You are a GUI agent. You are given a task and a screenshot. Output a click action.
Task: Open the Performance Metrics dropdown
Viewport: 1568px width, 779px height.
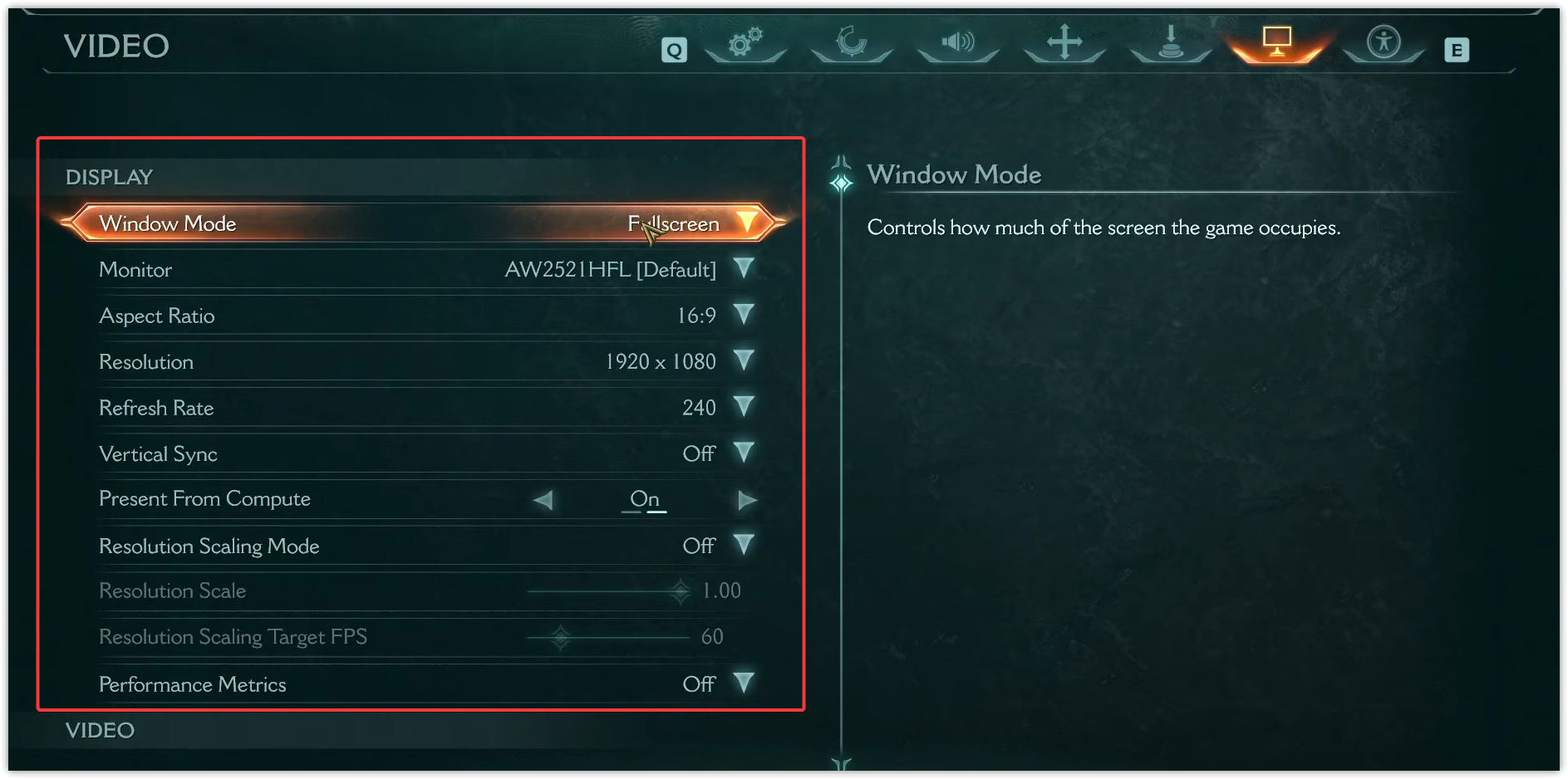[x=744, y=683]
